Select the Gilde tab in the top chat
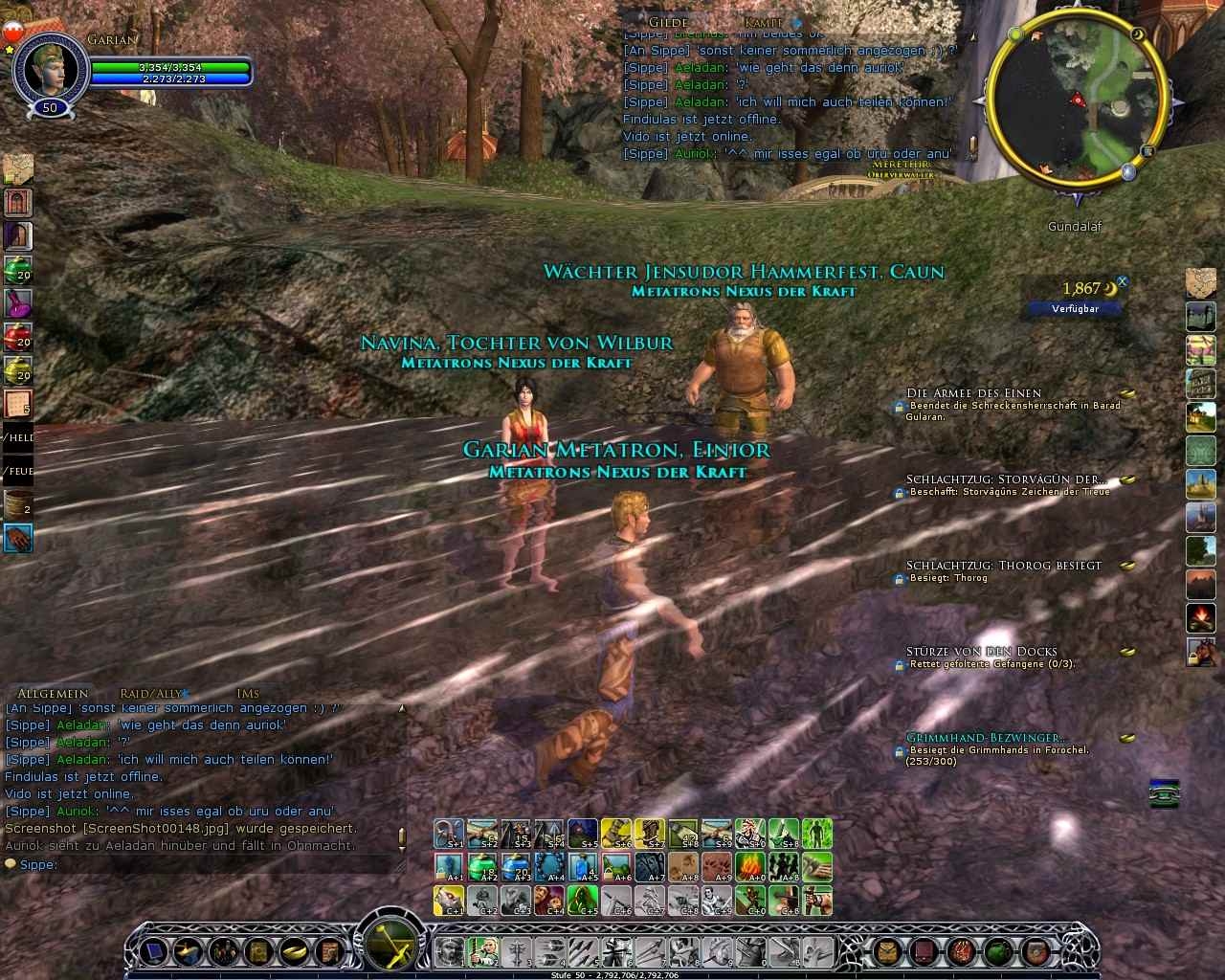1225x980 pixels. pyautogui.click(x=669, y=21)
